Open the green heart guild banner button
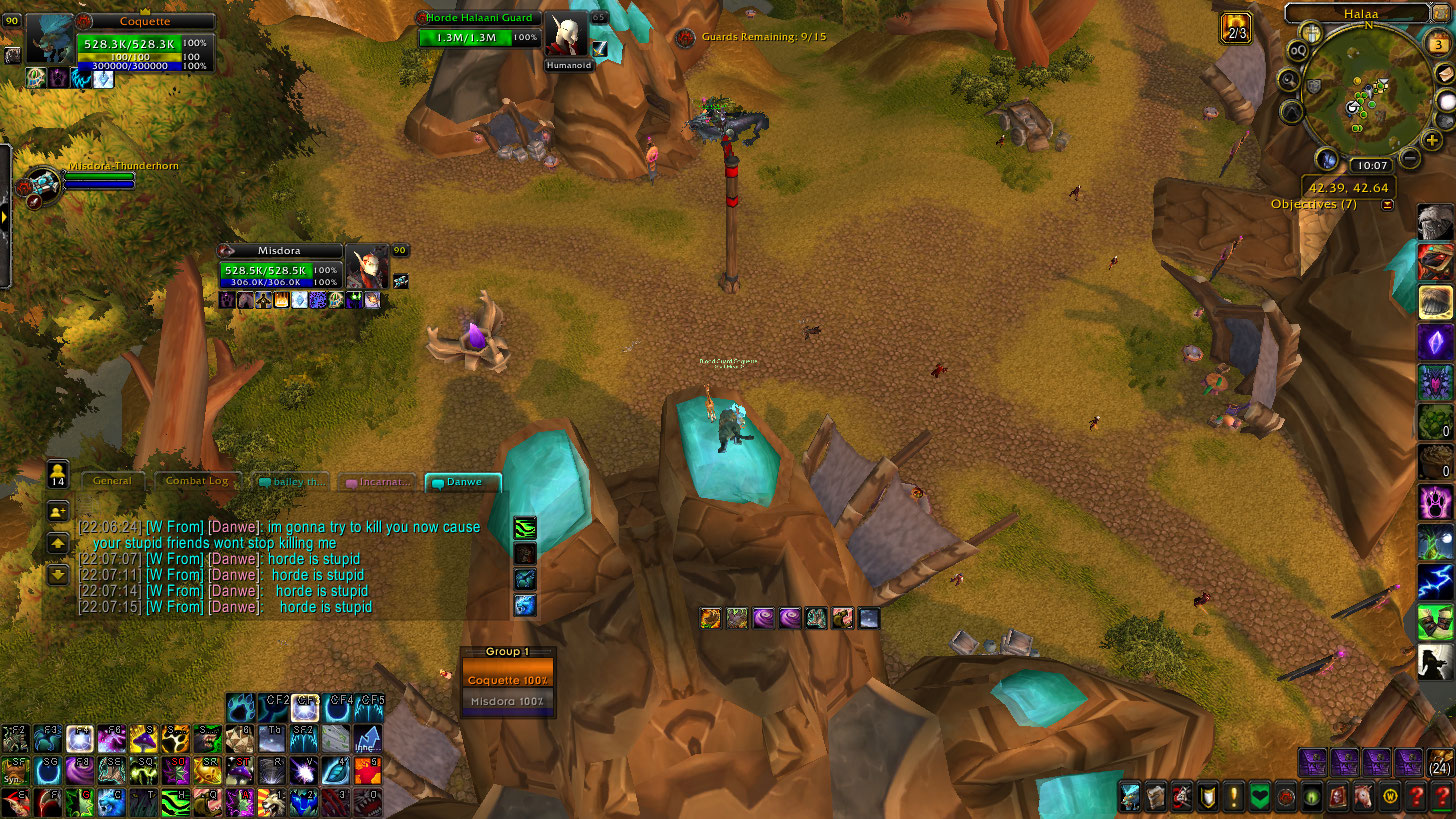 tap(1260, 797)
